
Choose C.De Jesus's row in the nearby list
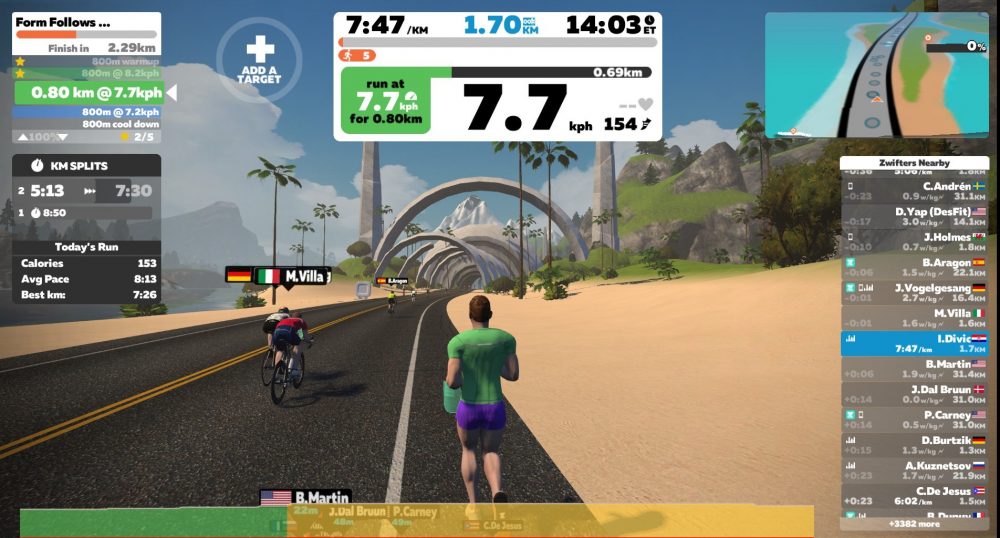coord(913,496)
